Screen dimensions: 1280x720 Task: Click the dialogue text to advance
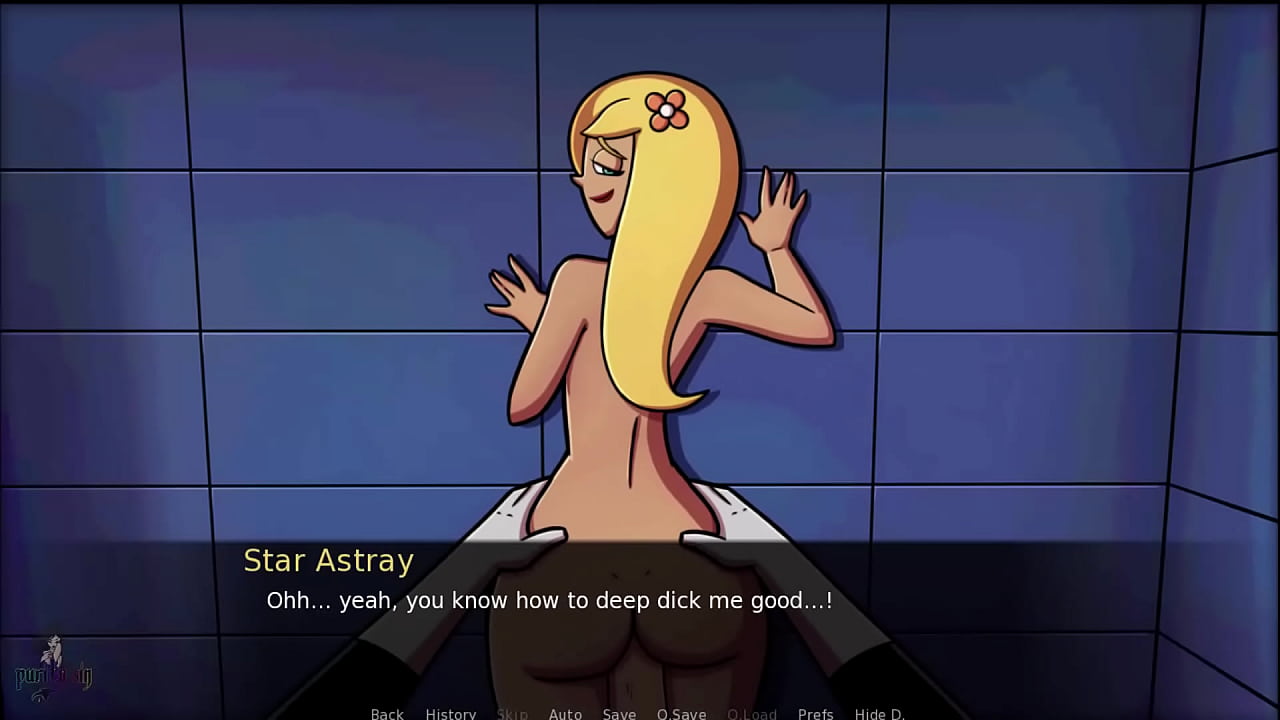[x=550, y=601]
